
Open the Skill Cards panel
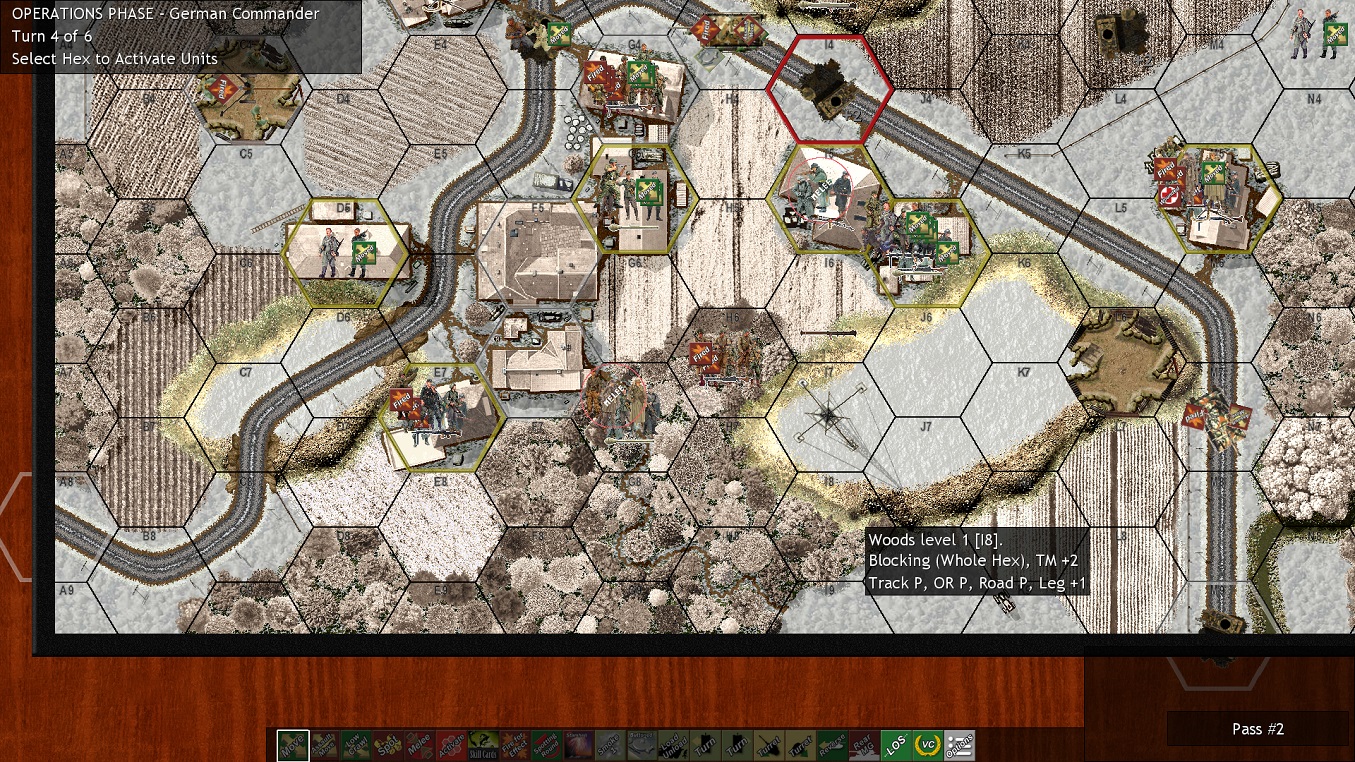pyautogui.click(x=483, y=745)
